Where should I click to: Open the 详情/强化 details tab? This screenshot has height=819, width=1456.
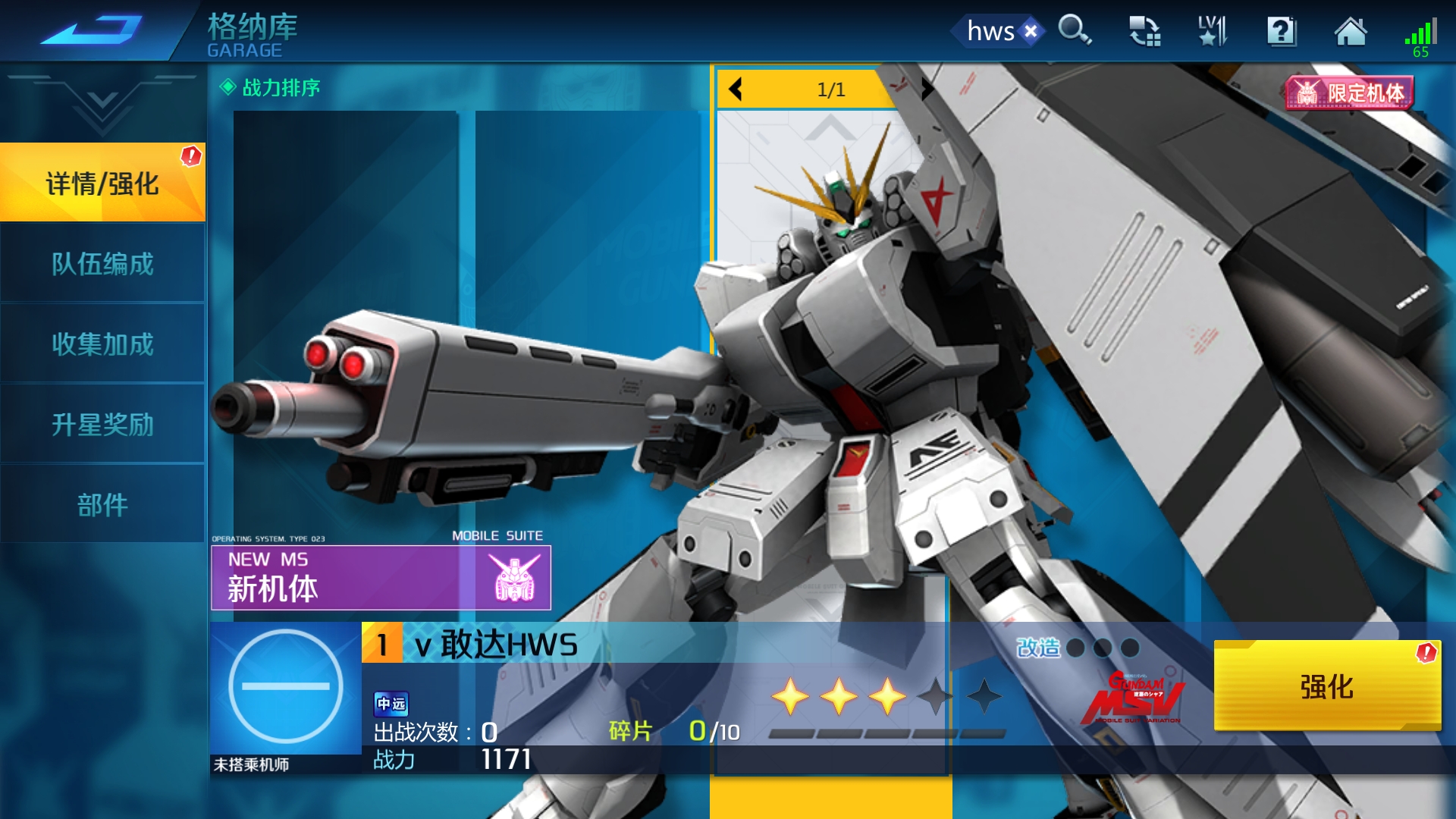[102, 184]
